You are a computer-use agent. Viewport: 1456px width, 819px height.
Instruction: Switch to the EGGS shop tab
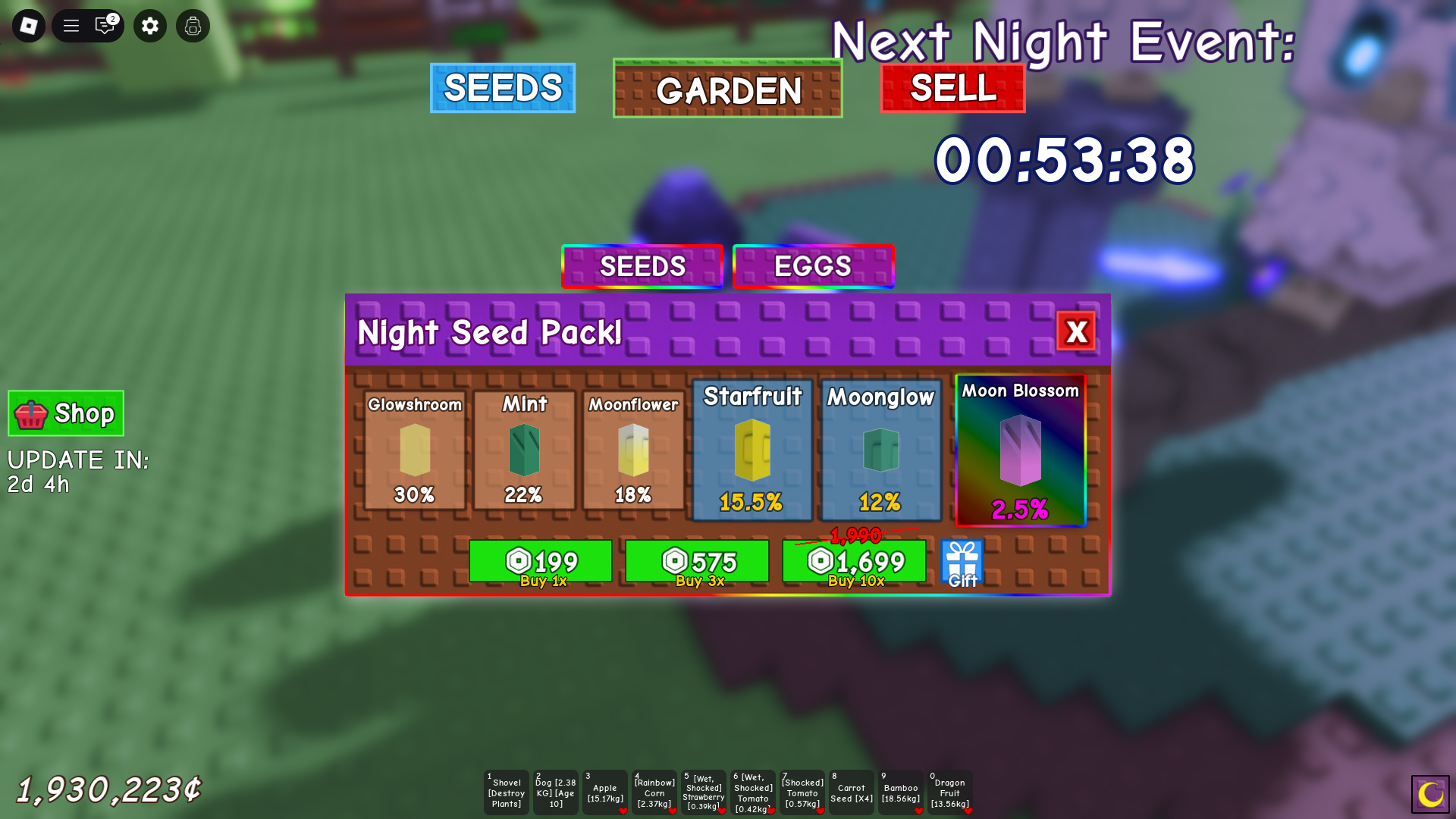[812, 266]
